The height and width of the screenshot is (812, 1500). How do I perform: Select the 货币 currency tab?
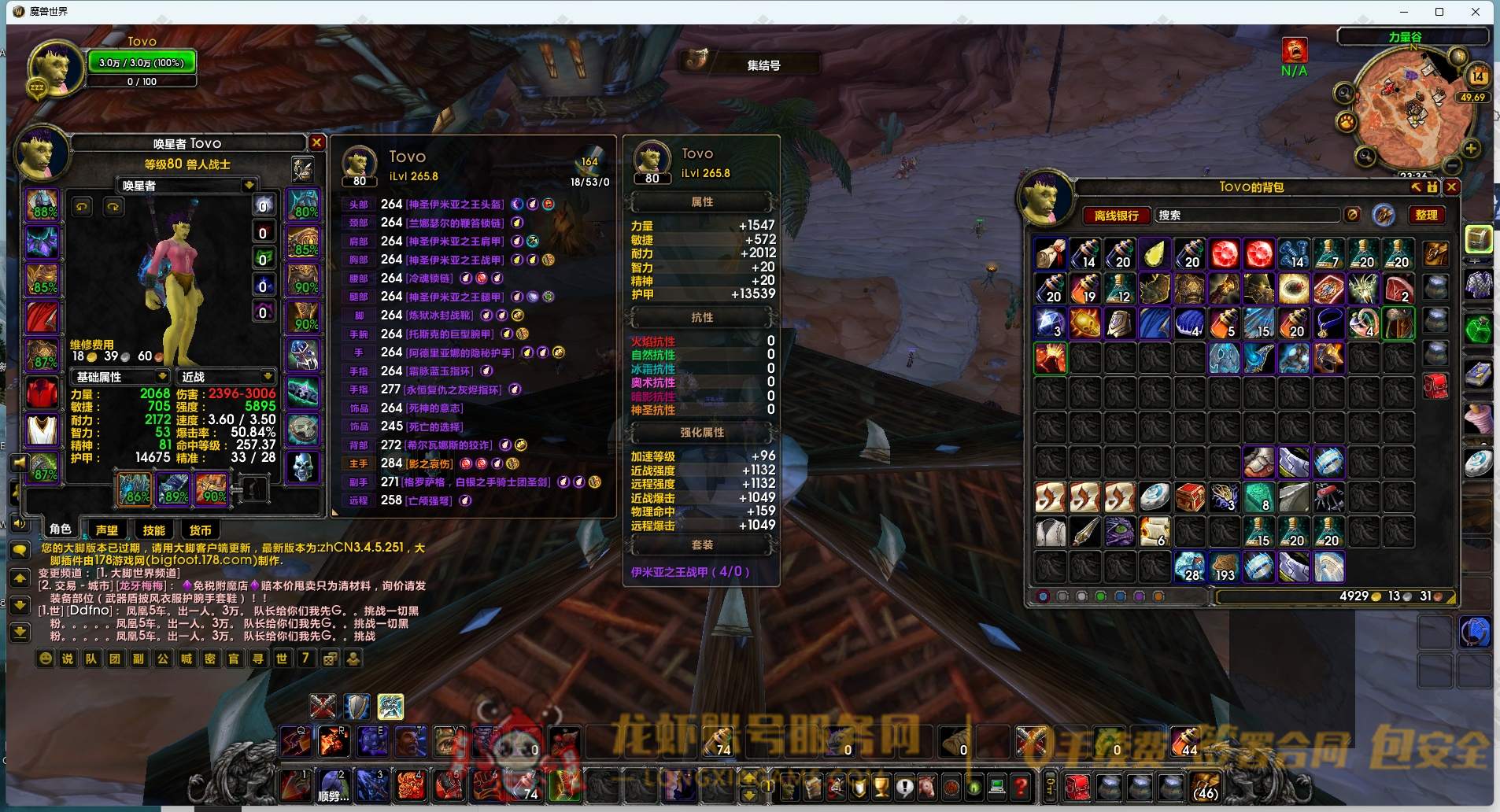click(200, 530)
